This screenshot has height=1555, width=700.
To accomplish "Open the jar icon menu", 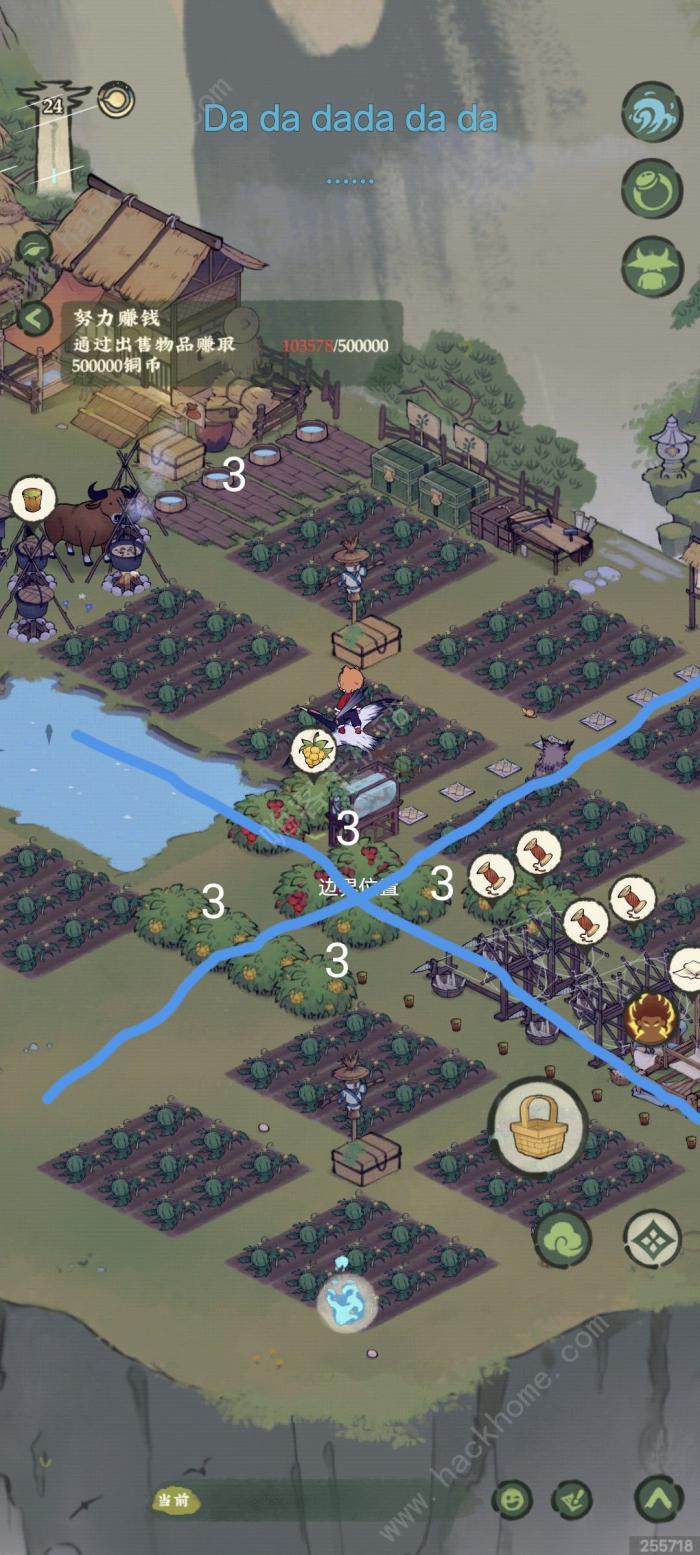I will tap(653, 188).
